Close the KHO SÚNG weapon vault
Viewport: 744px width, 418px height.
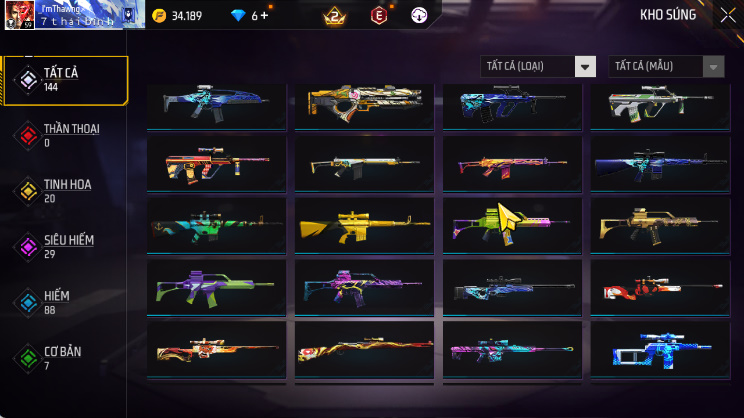coord(727,15)
